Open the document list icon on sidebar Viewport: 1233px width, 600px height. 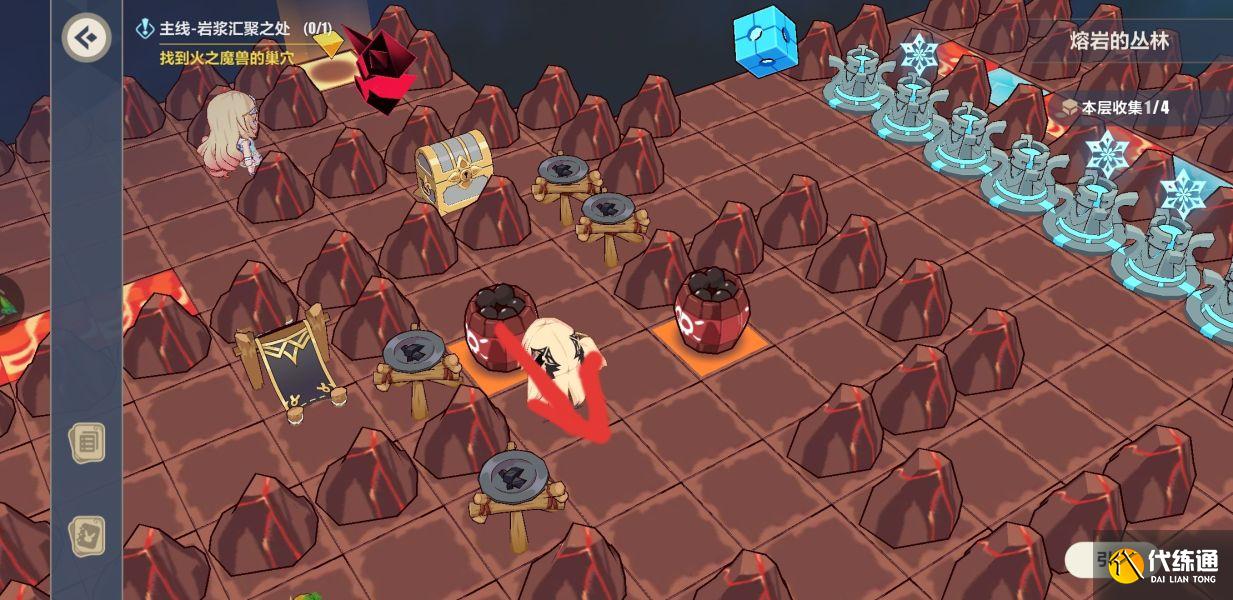[x=87, y=442]
